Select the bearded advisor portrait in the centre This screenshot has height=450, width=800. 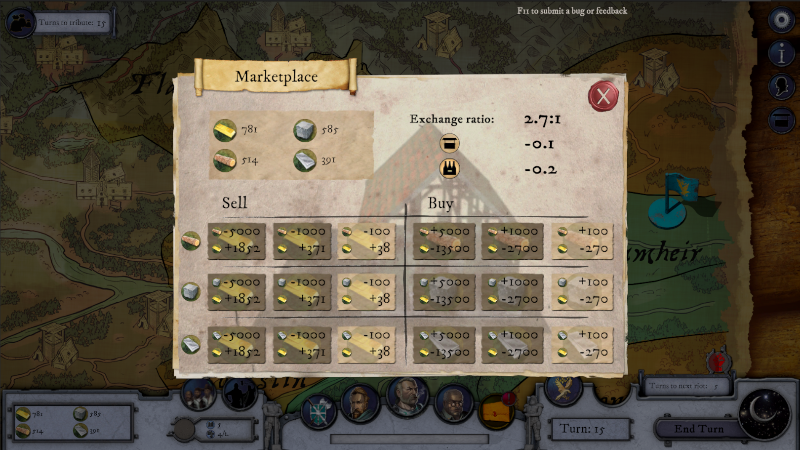407,397
